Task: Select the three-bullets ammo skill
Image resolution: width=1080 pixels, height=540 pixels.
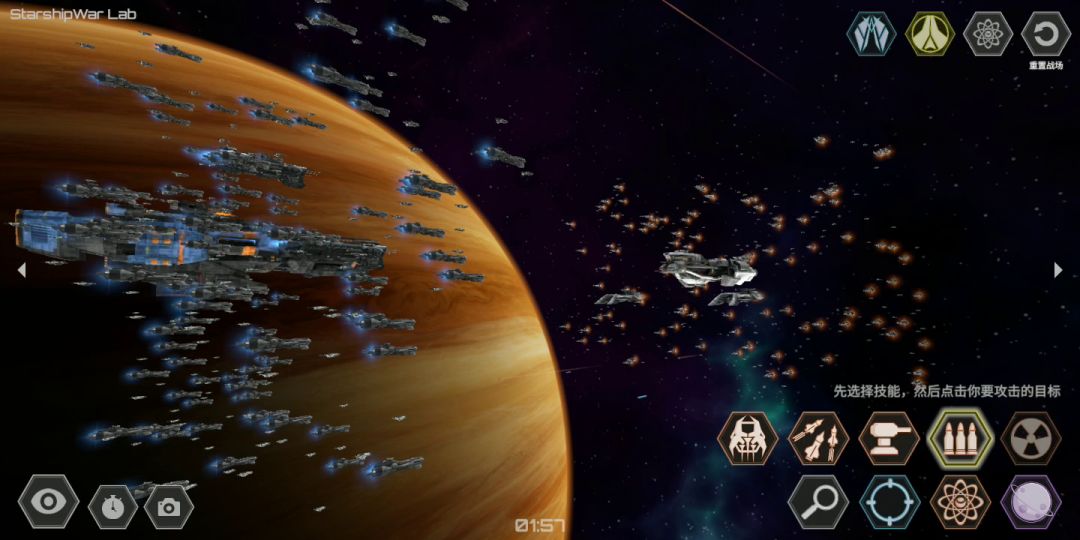Action: pyautogui.click(x=960, y=438)
